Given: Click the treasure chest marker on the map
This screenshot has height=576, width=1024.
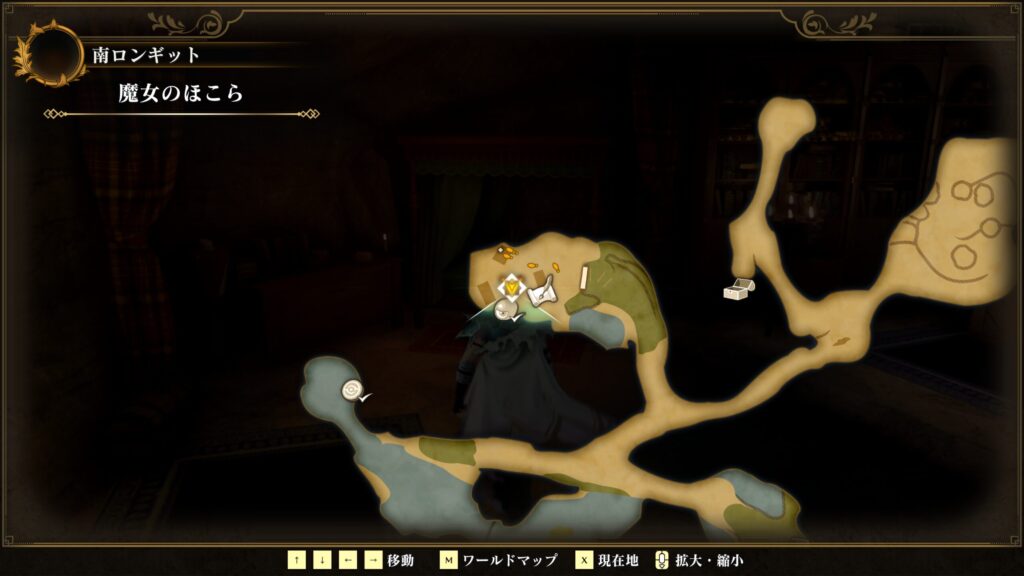Looking at the screenshot, I should (739, 289).
